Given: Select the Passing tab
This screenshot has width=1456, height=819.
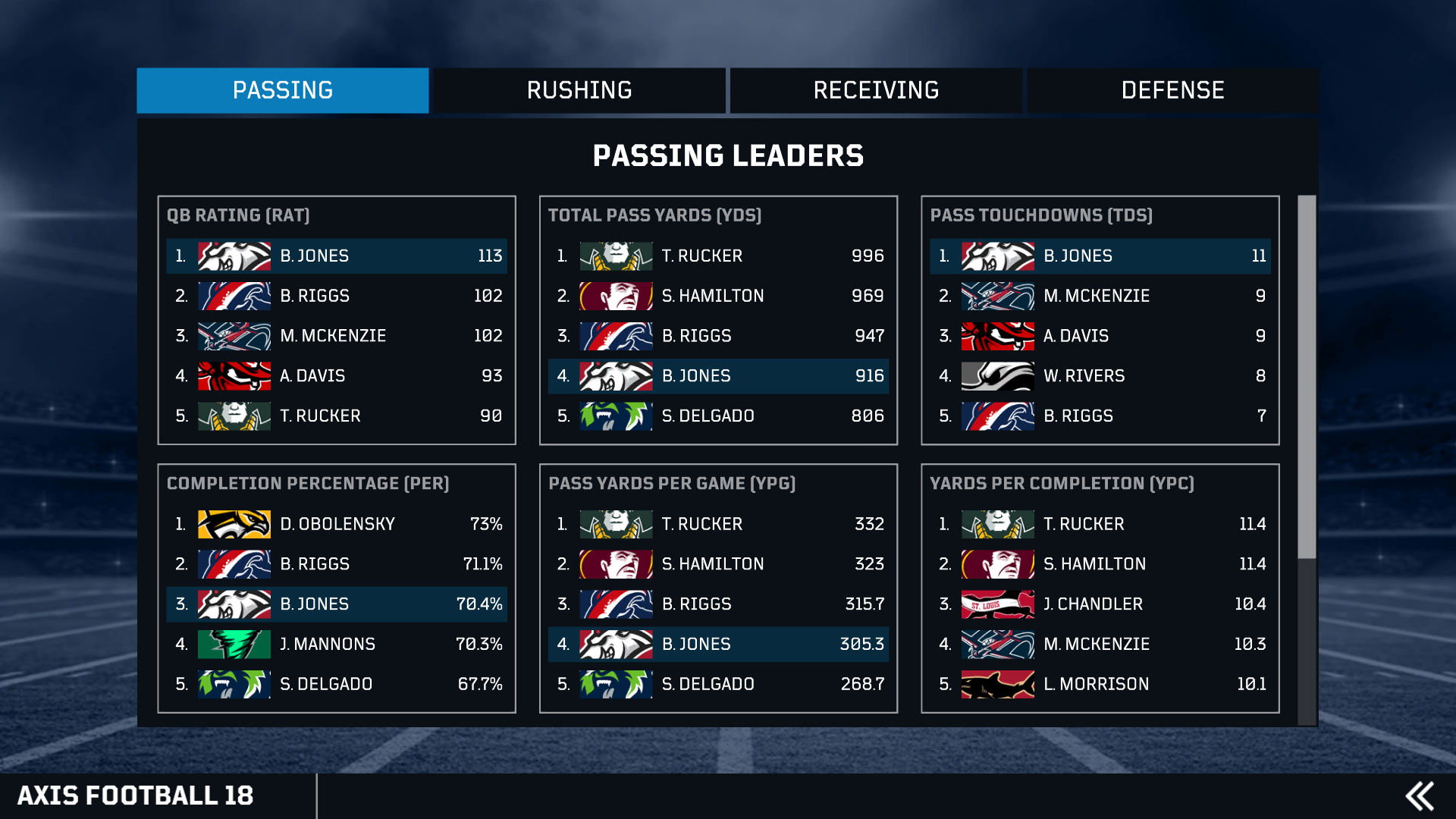Looking at the screenshot, I should [283, 90].
